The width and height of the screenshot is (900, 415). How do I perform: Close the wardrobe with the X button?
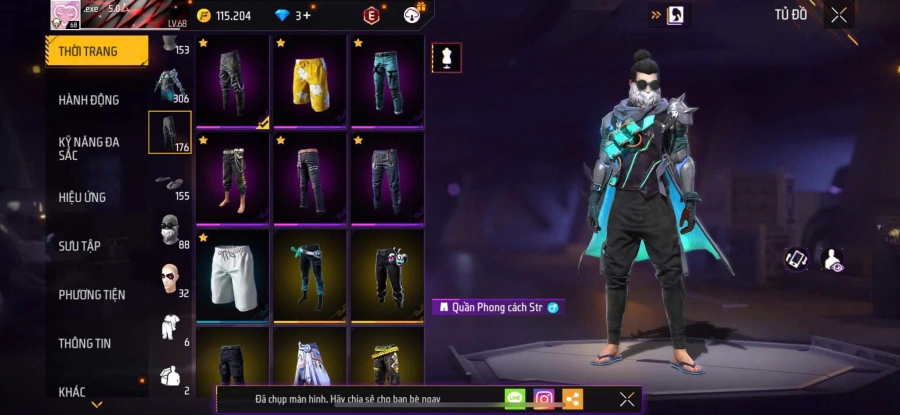tap(839, 15)
